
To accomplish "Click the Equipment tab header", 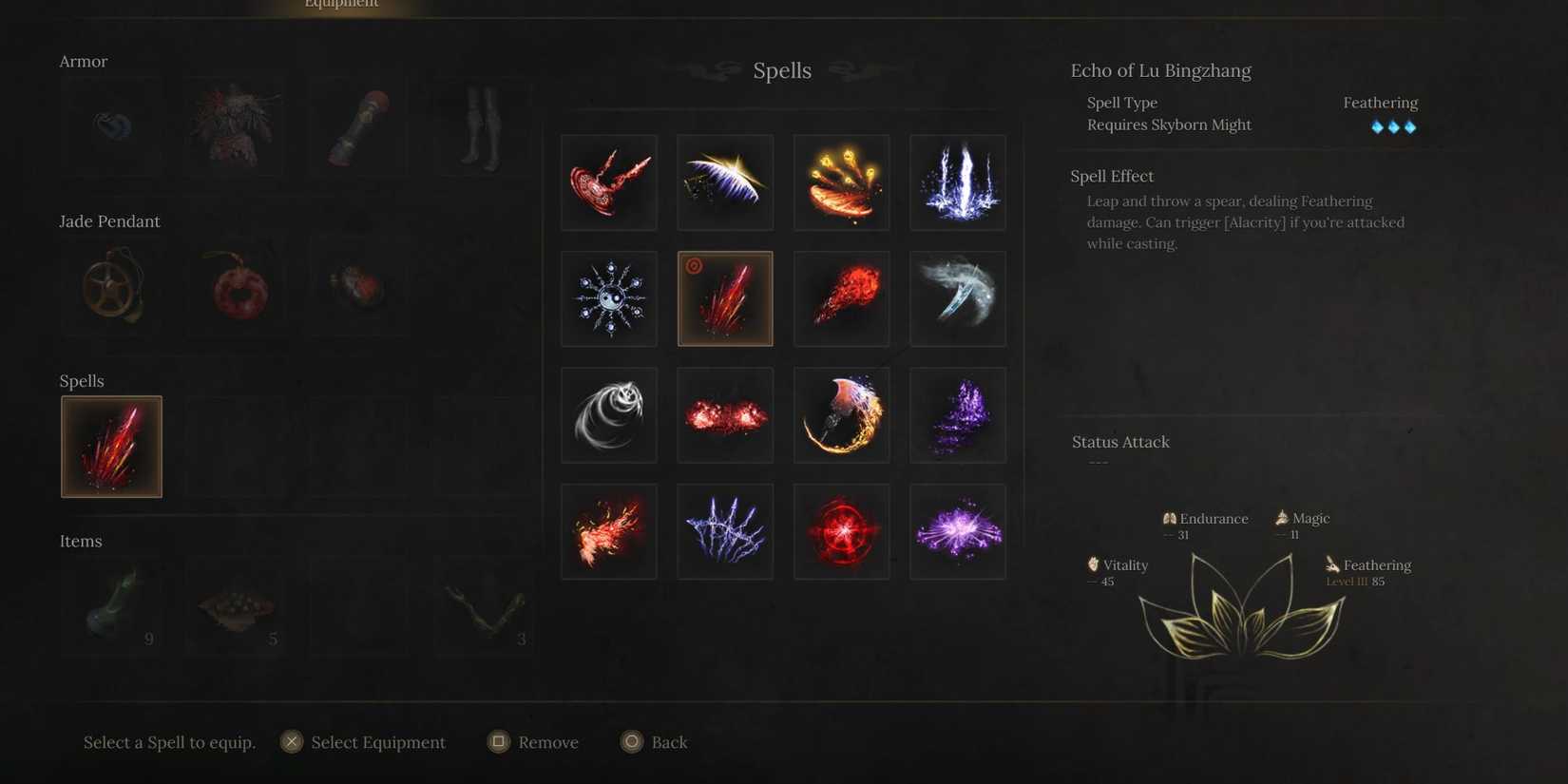I will (341, 5).
